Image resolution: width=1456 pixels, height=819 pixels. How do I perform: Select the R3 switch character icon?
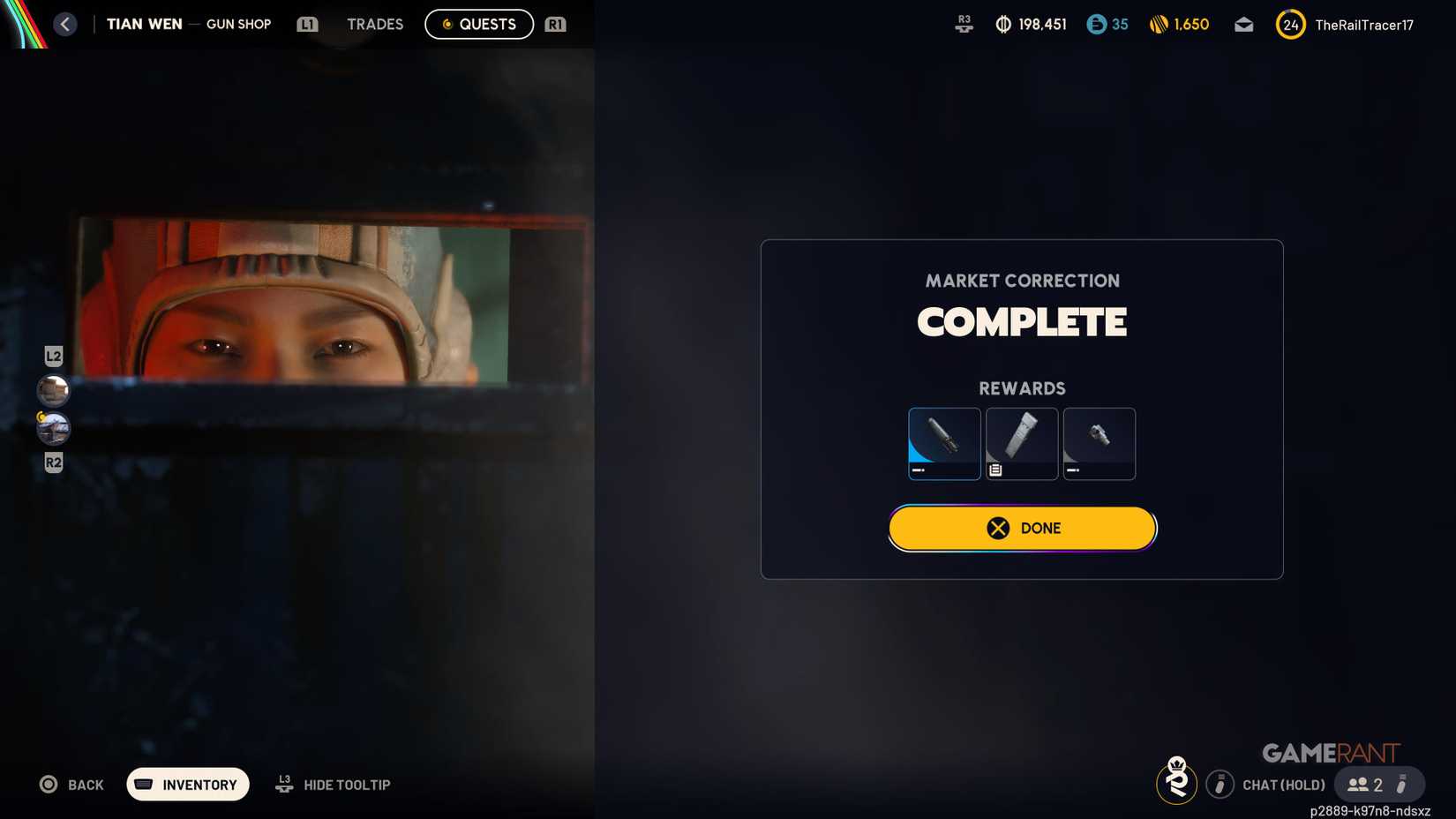click(x=964, y=24)
